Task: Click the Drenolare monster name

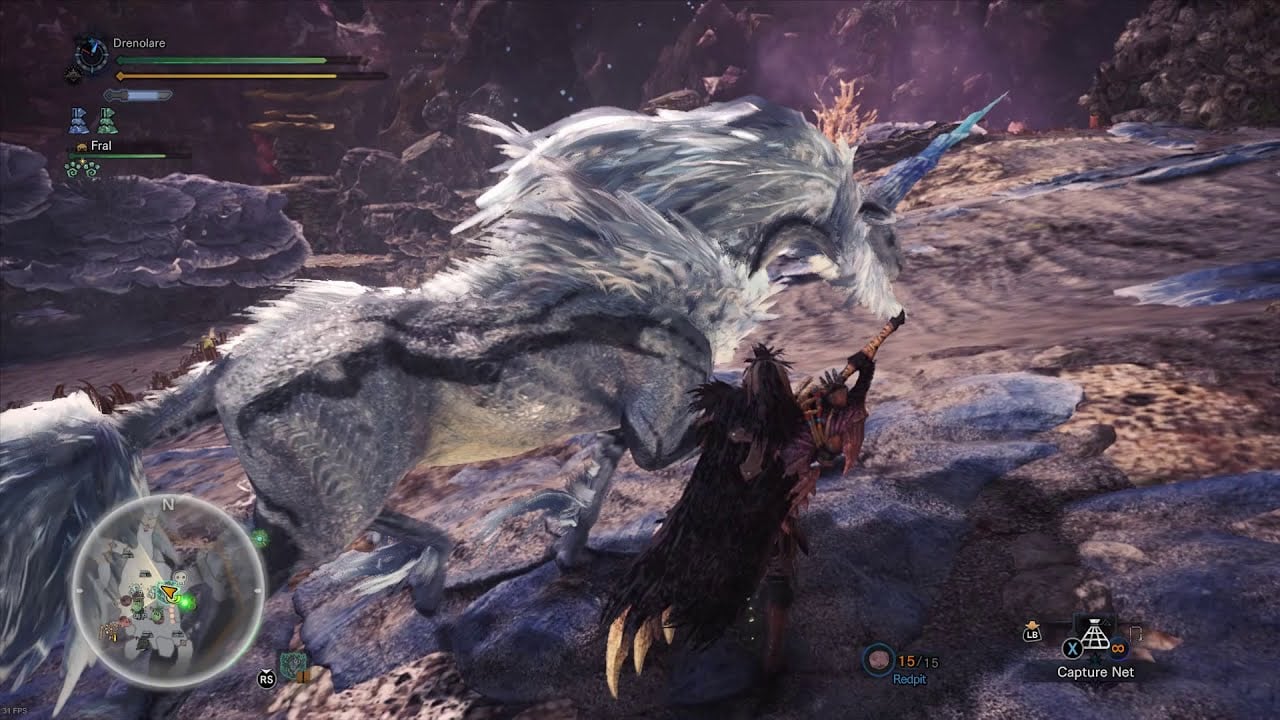Action: (139, 42)
